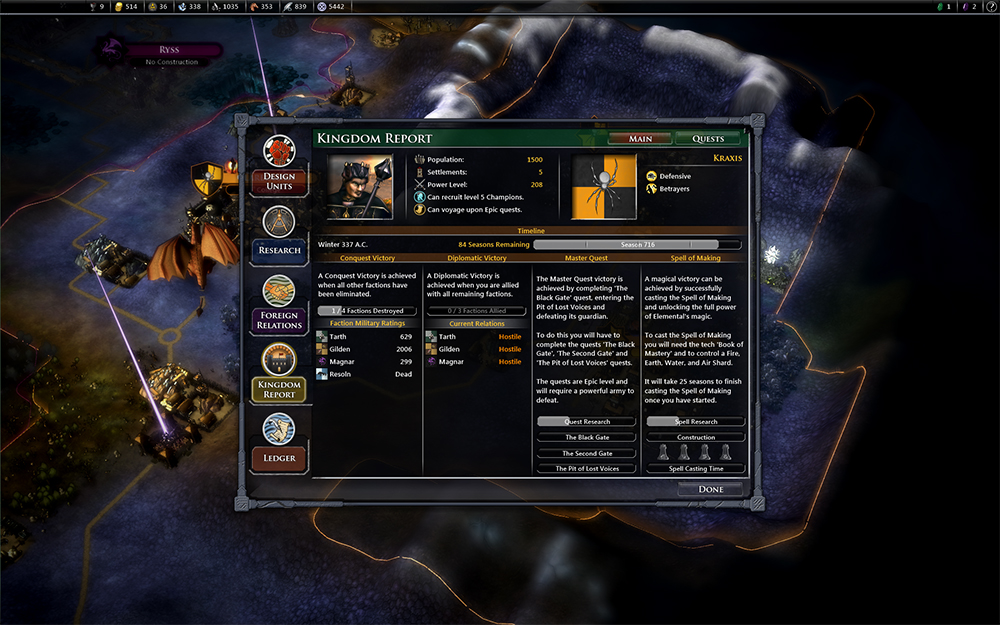1000x625 pixels.
Task: Open the Research panel
Action: (x=279, y=234)
